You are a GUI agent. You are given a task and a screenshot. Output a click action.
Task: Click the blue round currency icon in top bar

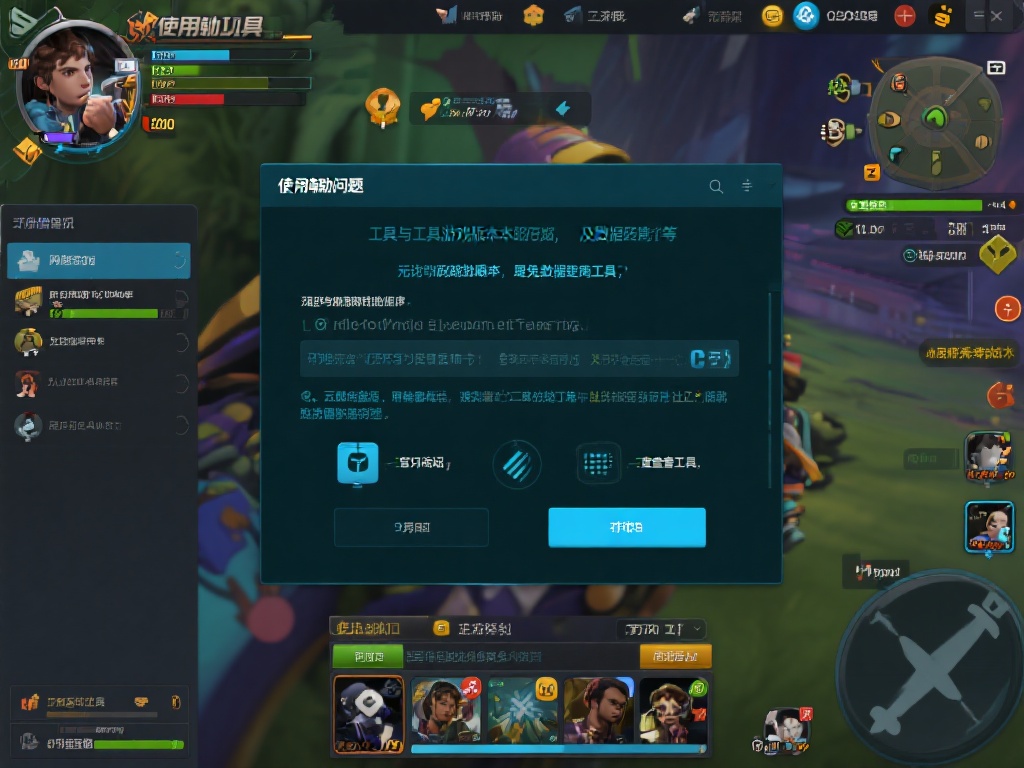coord(805,15)
